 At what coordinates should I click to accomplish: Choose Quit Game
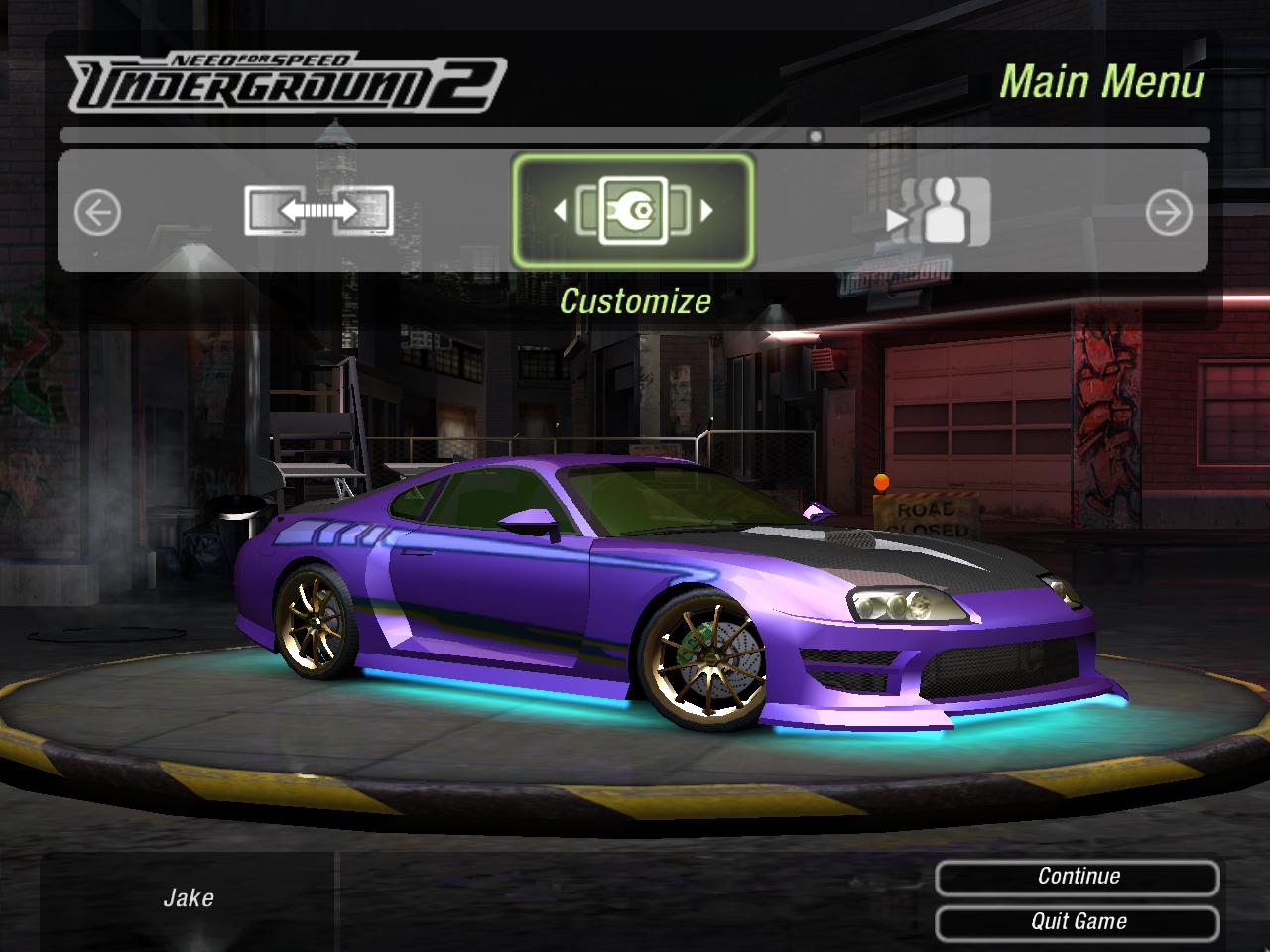1078,922
